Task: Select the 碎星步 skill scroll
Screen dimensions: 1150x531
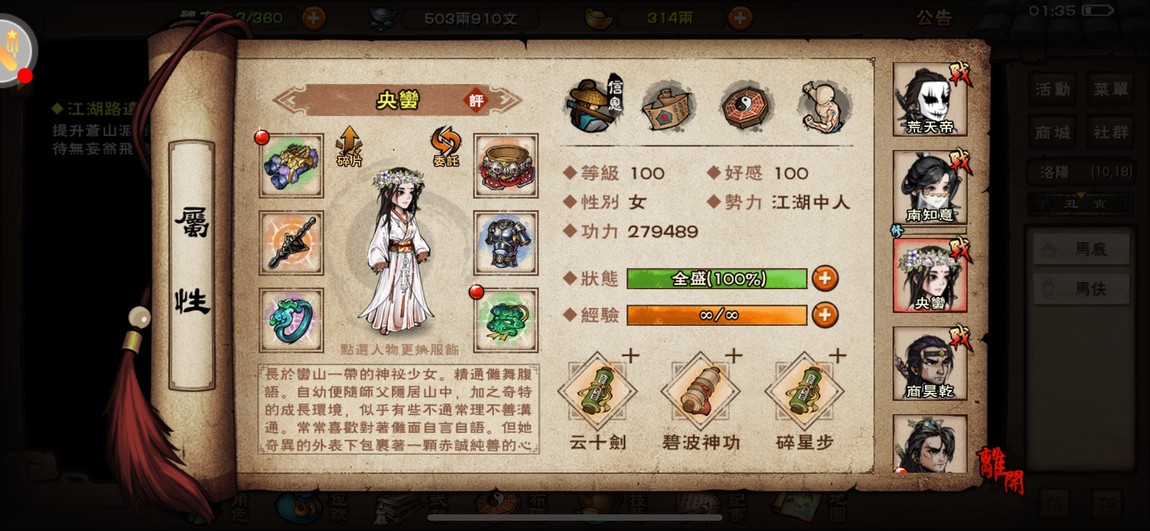Action: click(x=806, y=391)
